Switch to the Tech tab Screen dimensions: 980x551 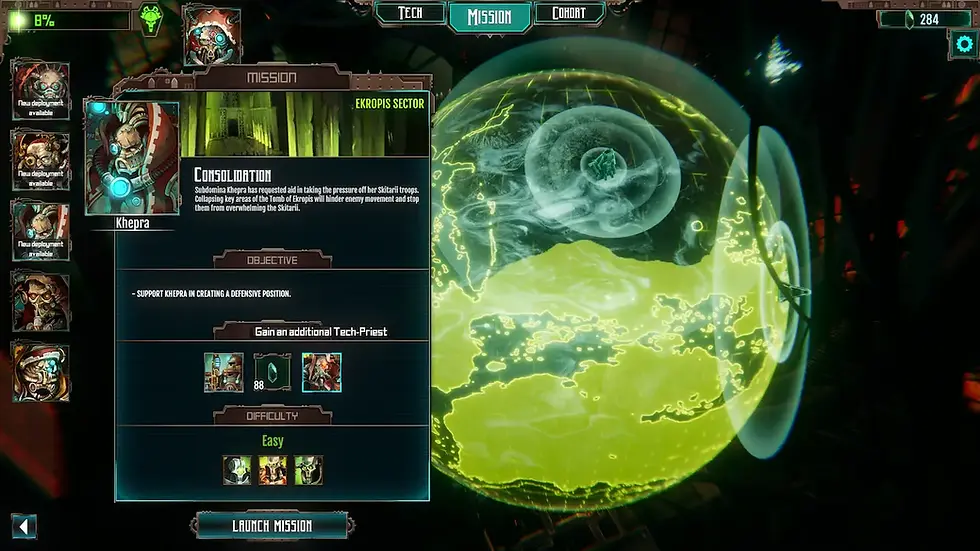tap(409, 14)
